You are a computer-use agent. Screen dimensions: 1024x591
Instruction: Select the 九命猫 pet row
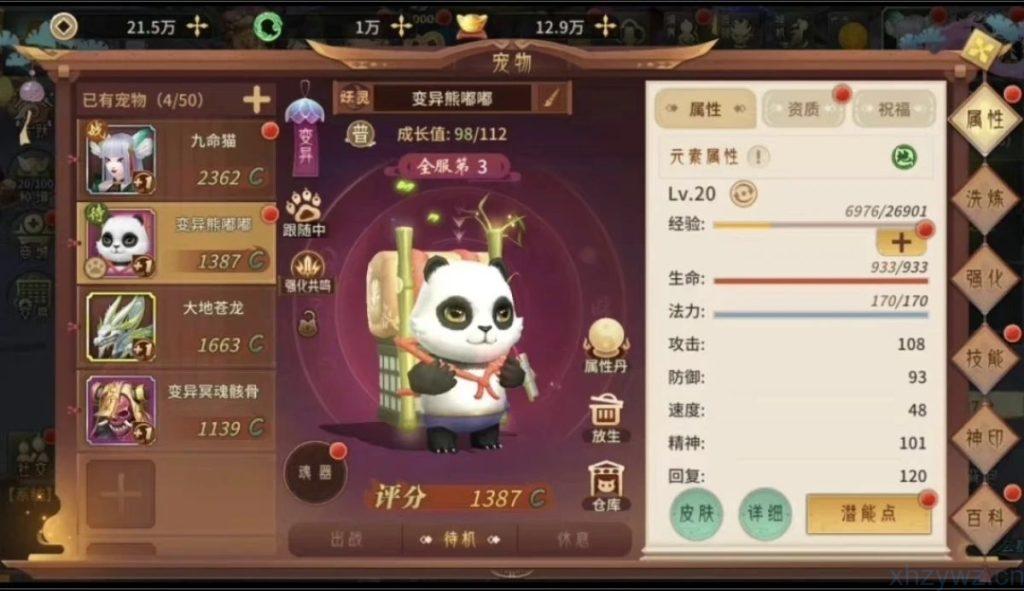tap(176, 160)
